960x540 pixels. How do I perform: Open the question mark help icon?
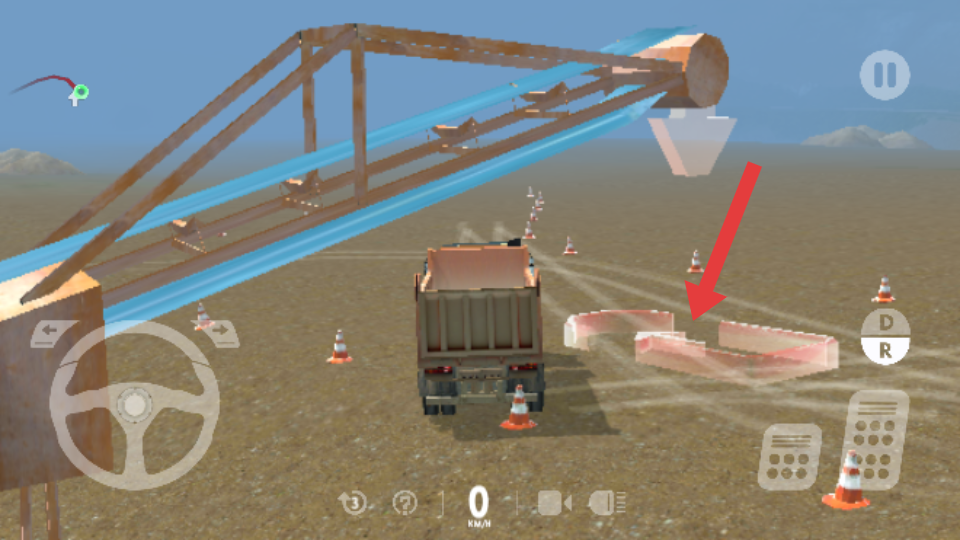click(x=405, y=502)
